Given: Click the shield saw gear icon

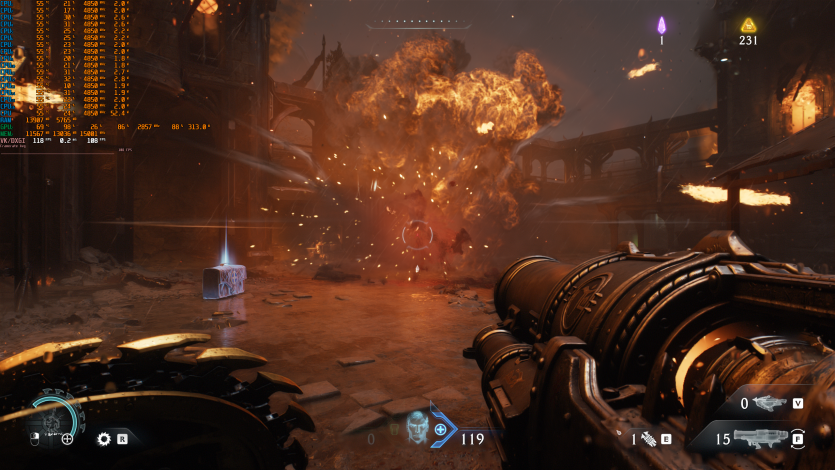Looking at the screenshot, I should tap(103, 438).
